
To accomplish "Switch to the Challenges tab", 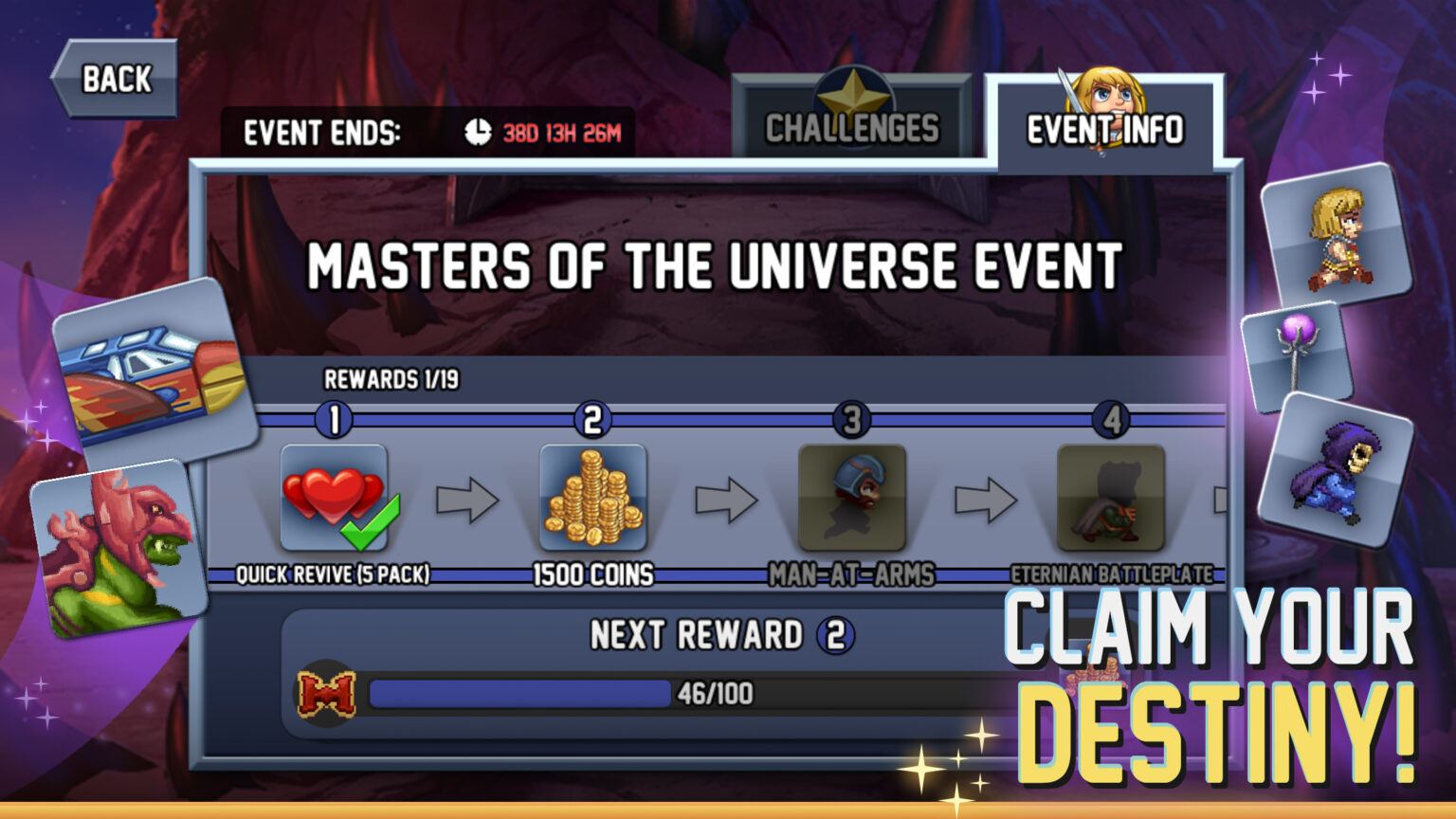I will (851, 123).
